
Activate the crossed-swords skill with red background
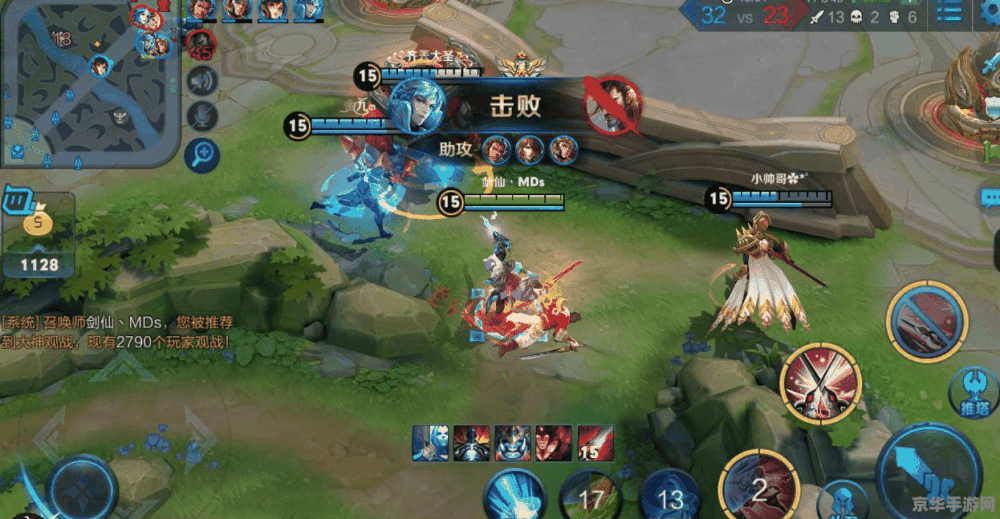822,382
